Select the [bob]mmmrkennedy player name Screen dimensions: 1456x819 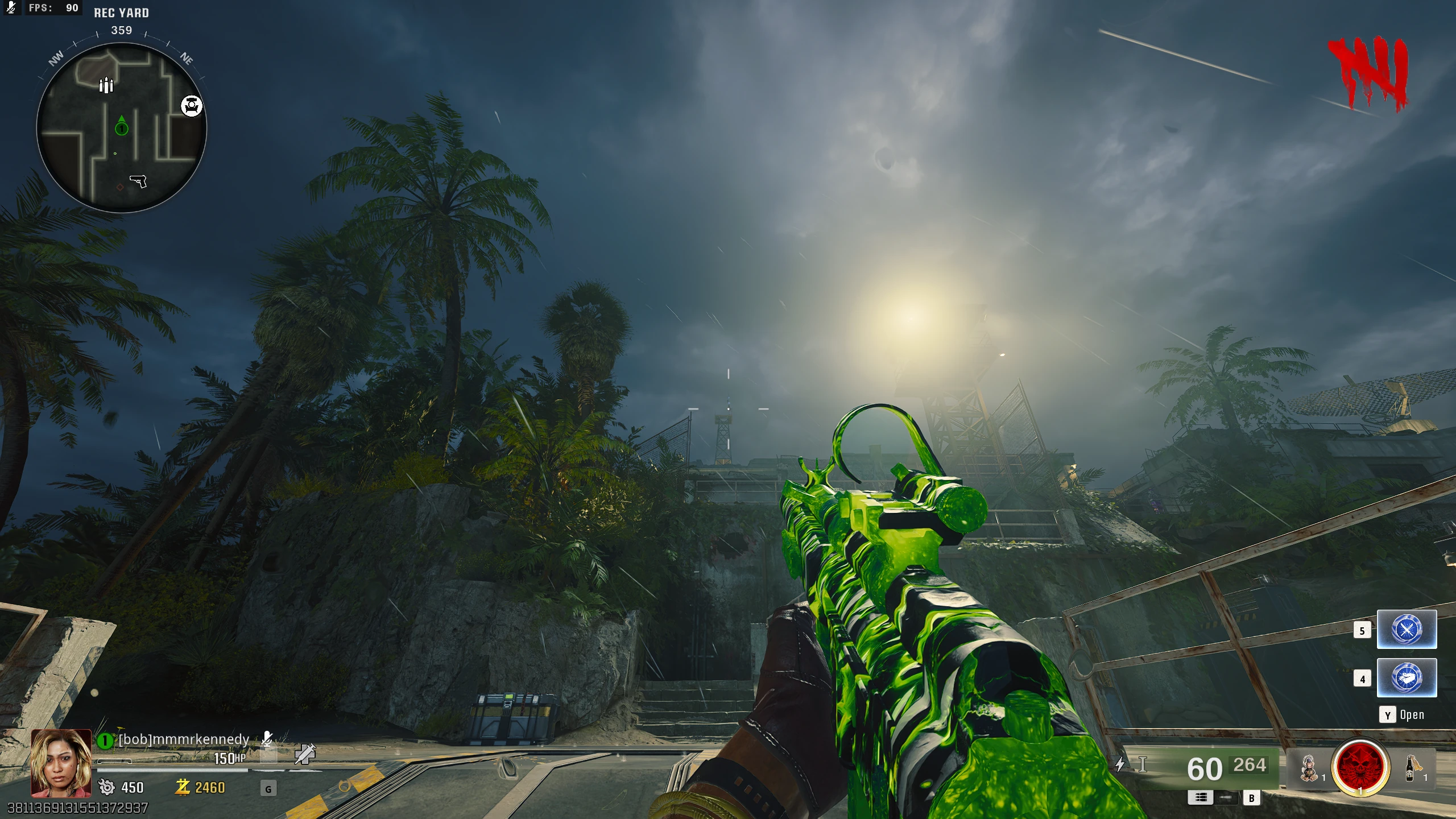[184, 739]
